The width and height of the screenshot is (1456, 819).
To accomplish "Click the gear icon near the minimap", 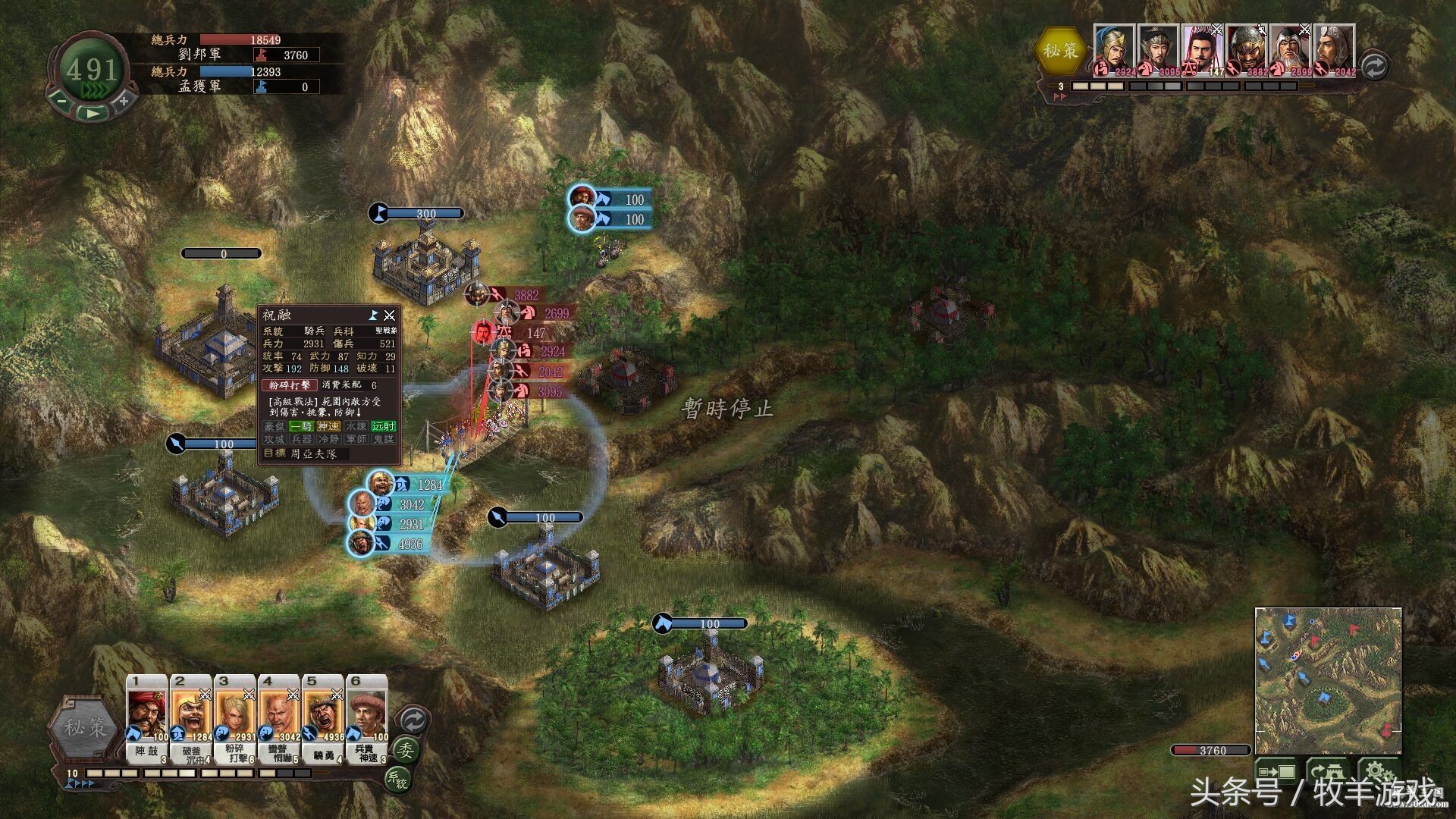I will pyautogui.click(x=1377, y=770).
